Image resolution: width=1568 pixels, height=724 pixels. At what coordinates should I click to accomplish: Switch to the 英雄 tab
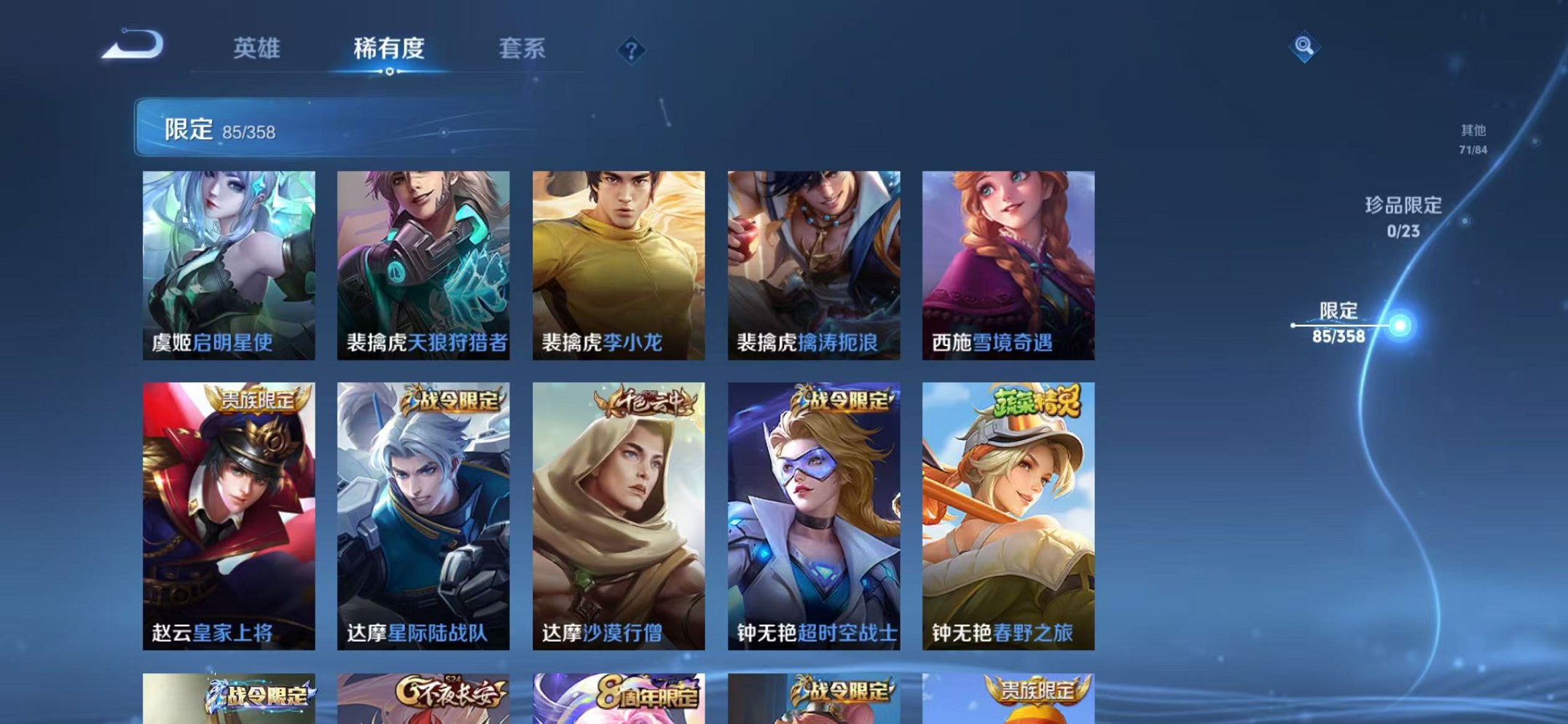click(x=256, y=48)
